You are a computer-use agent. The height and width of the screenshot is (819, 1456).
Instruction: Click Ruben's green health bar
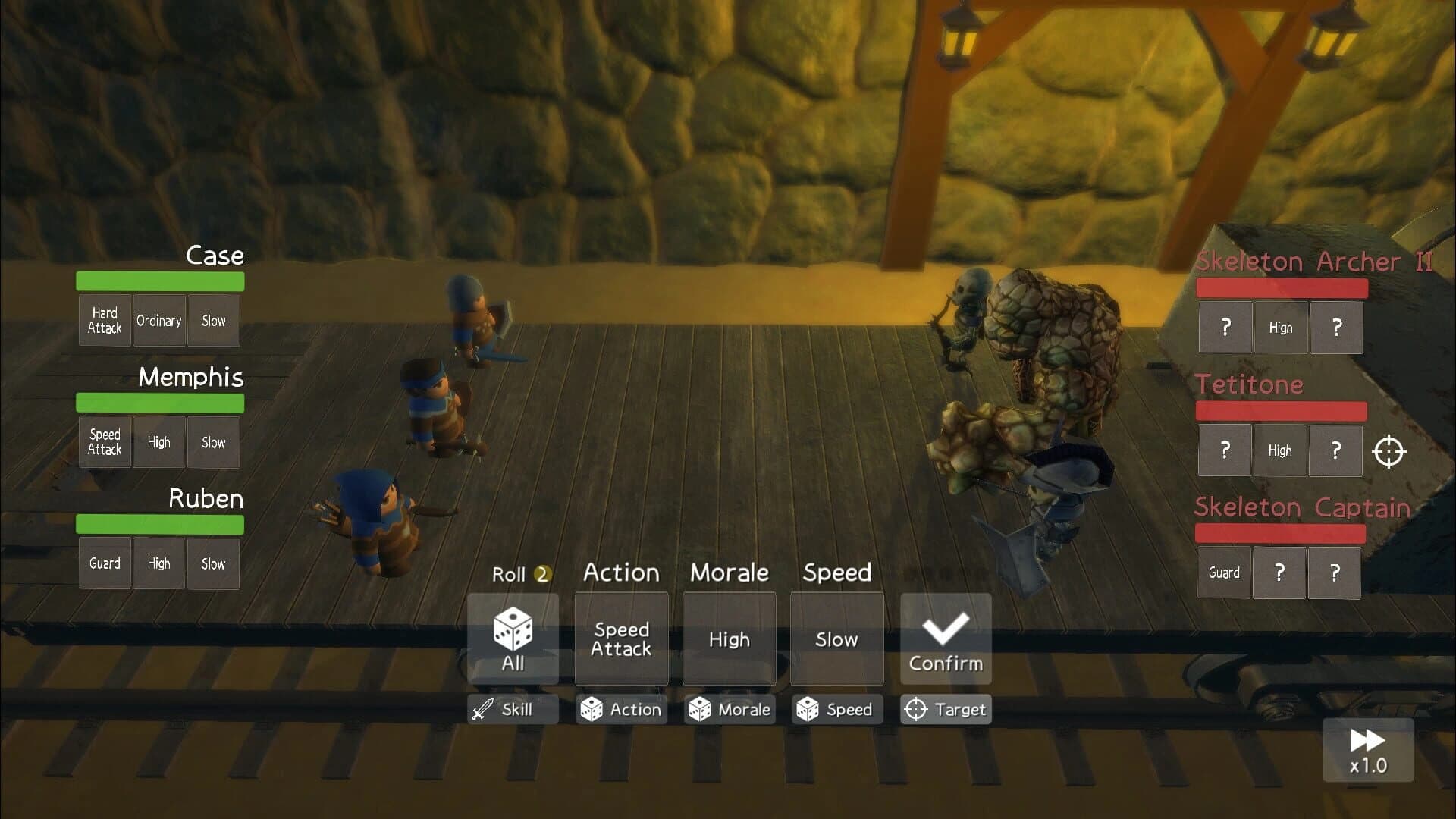pyautogui.click(x=159, y=524)
